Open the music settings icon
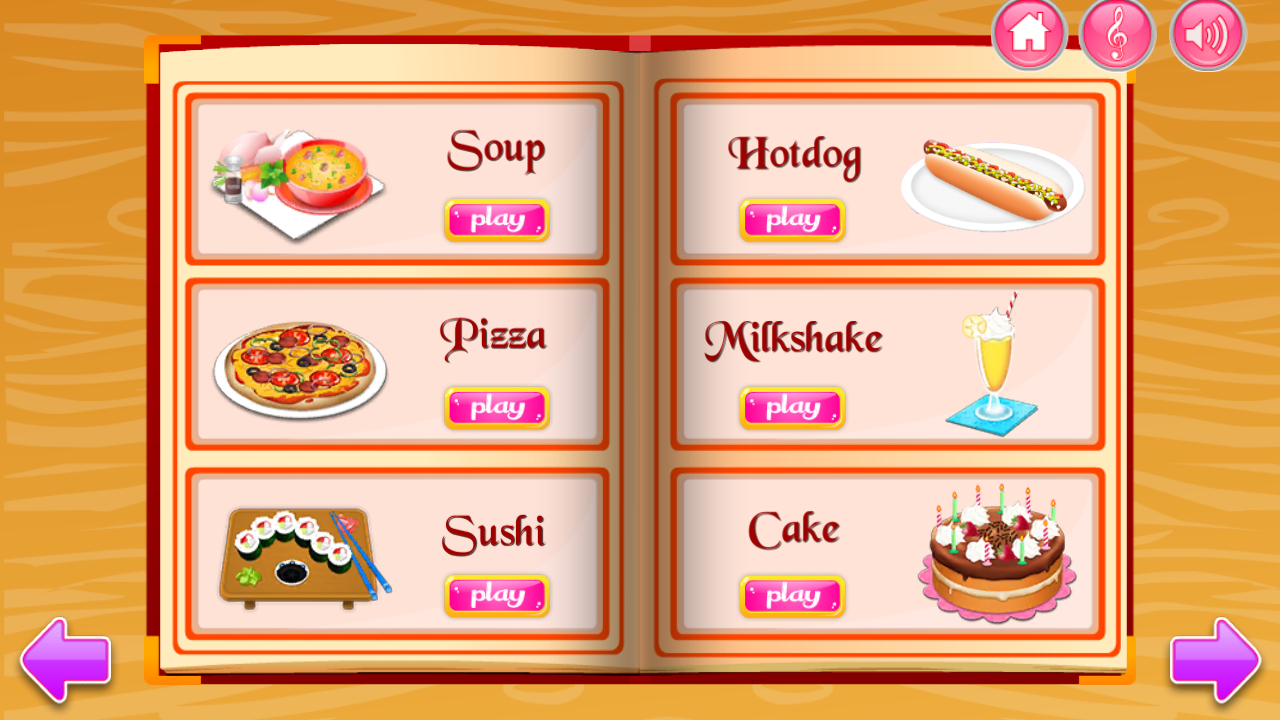 coord(1117,34)
